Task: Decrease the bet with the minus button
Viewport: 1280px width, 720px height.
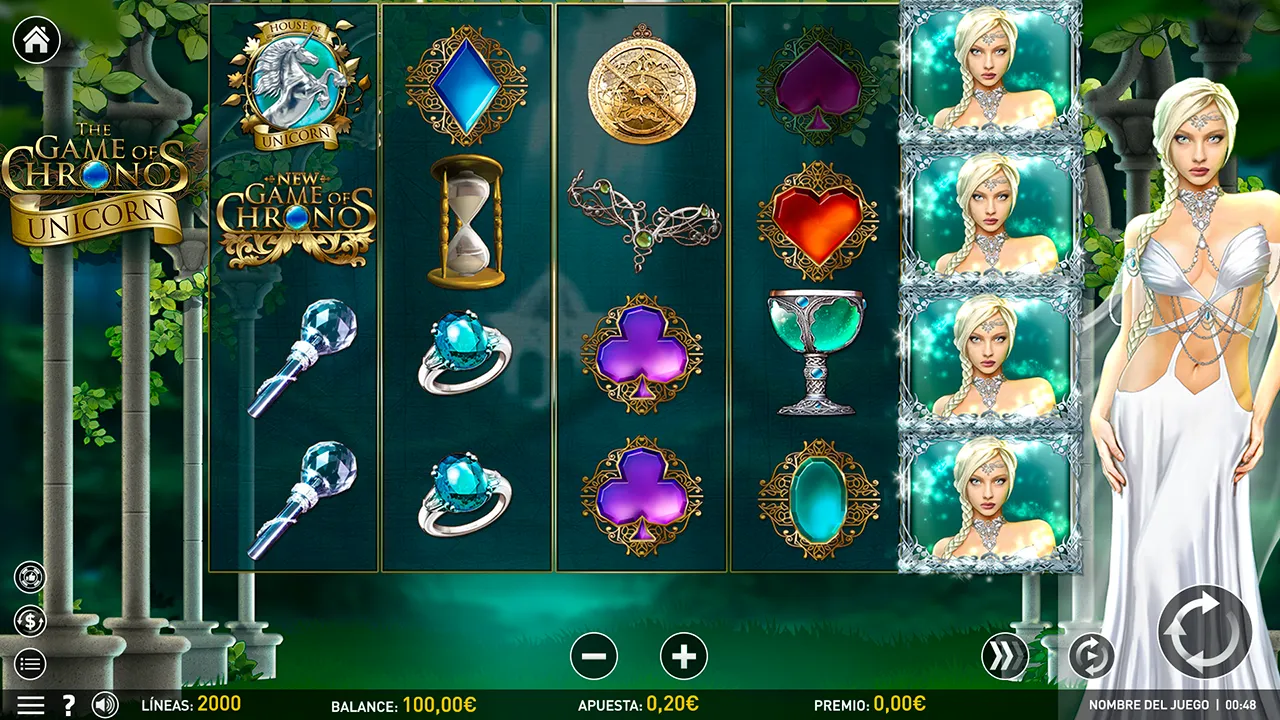Action: [594, 657]
